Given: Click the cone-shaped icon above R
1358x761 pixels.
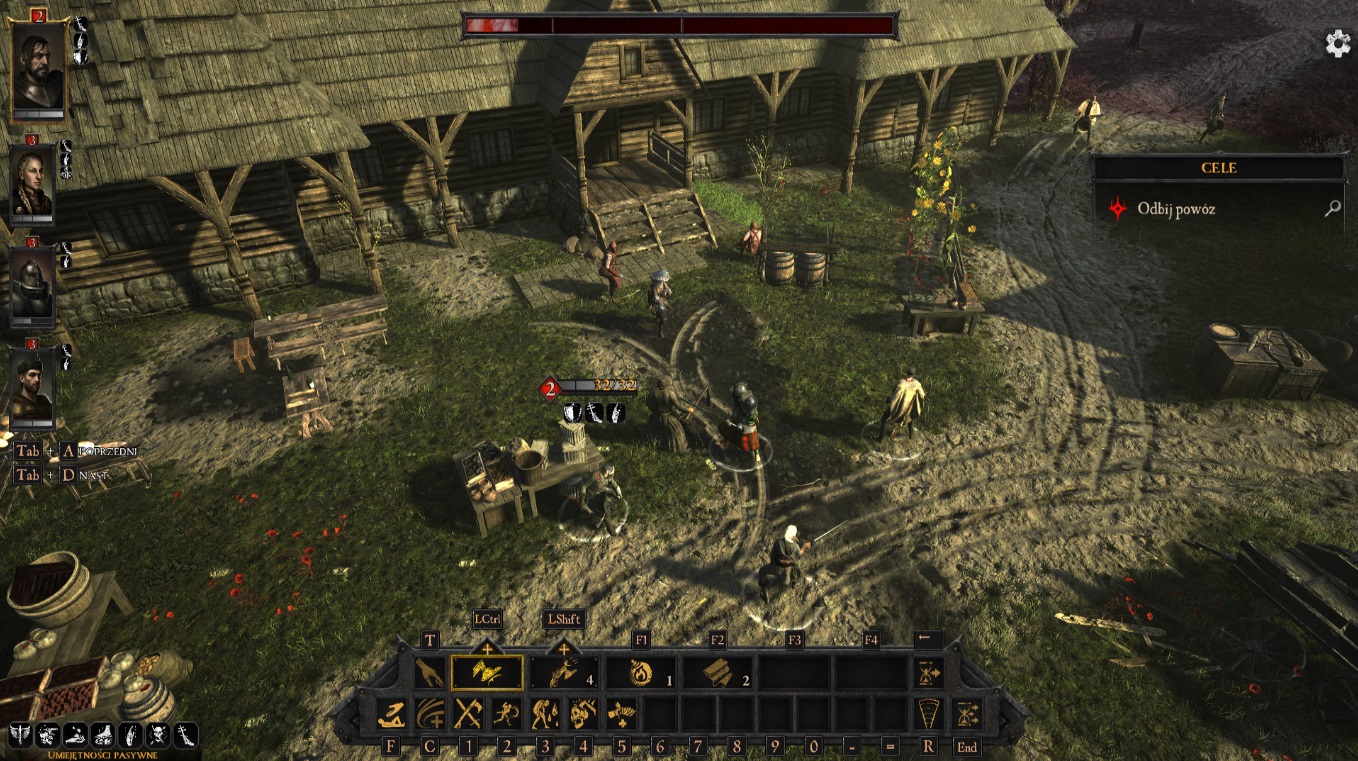Looking at the screenshot, I should [929, 714].
